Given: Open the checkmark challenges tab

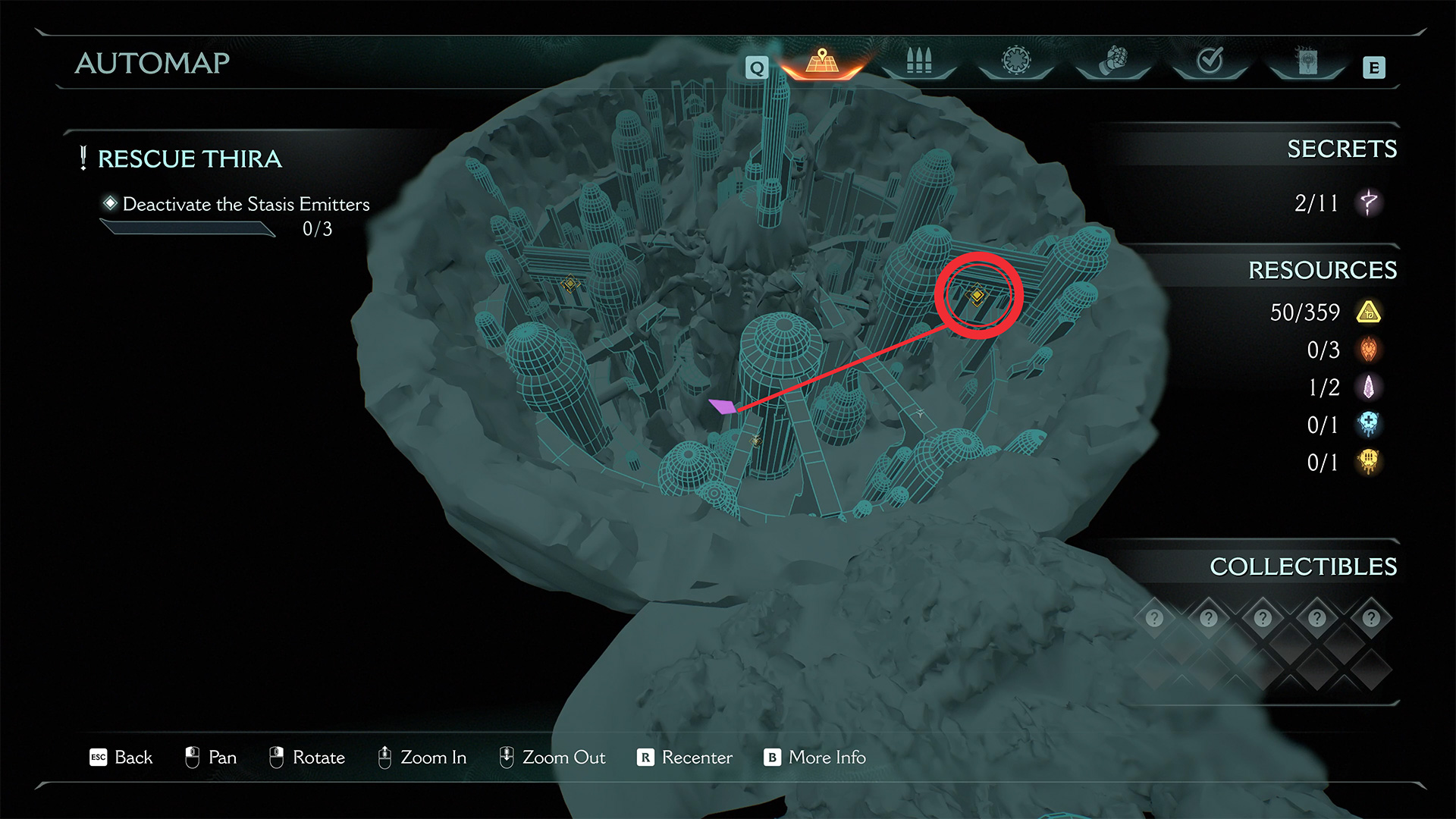Looking at the screenshot, I should tap(1210, 61).
